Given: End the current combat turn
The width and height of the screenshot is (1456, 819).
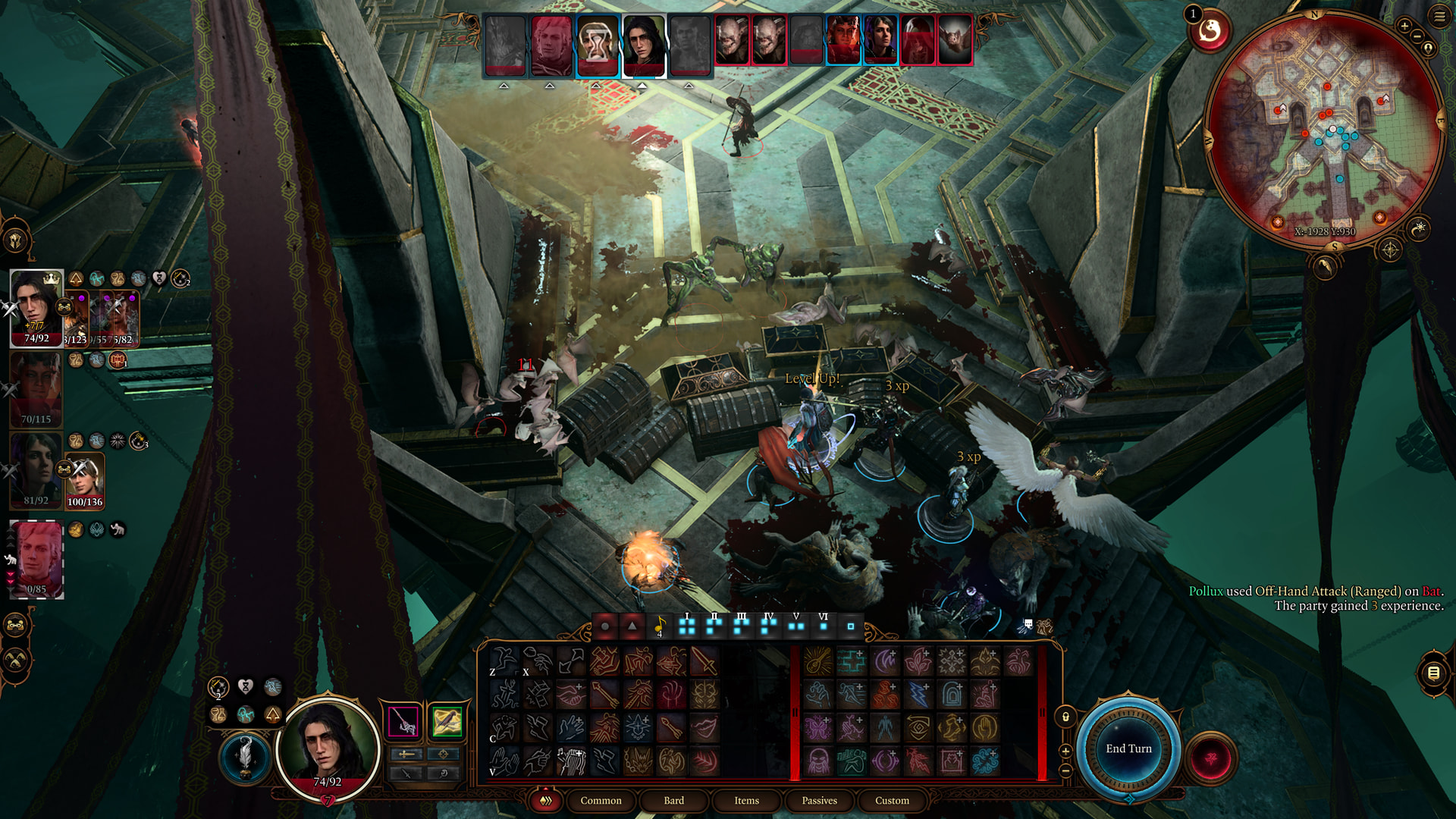Looking at the screenshot, I should click(x=1128, y=748).
